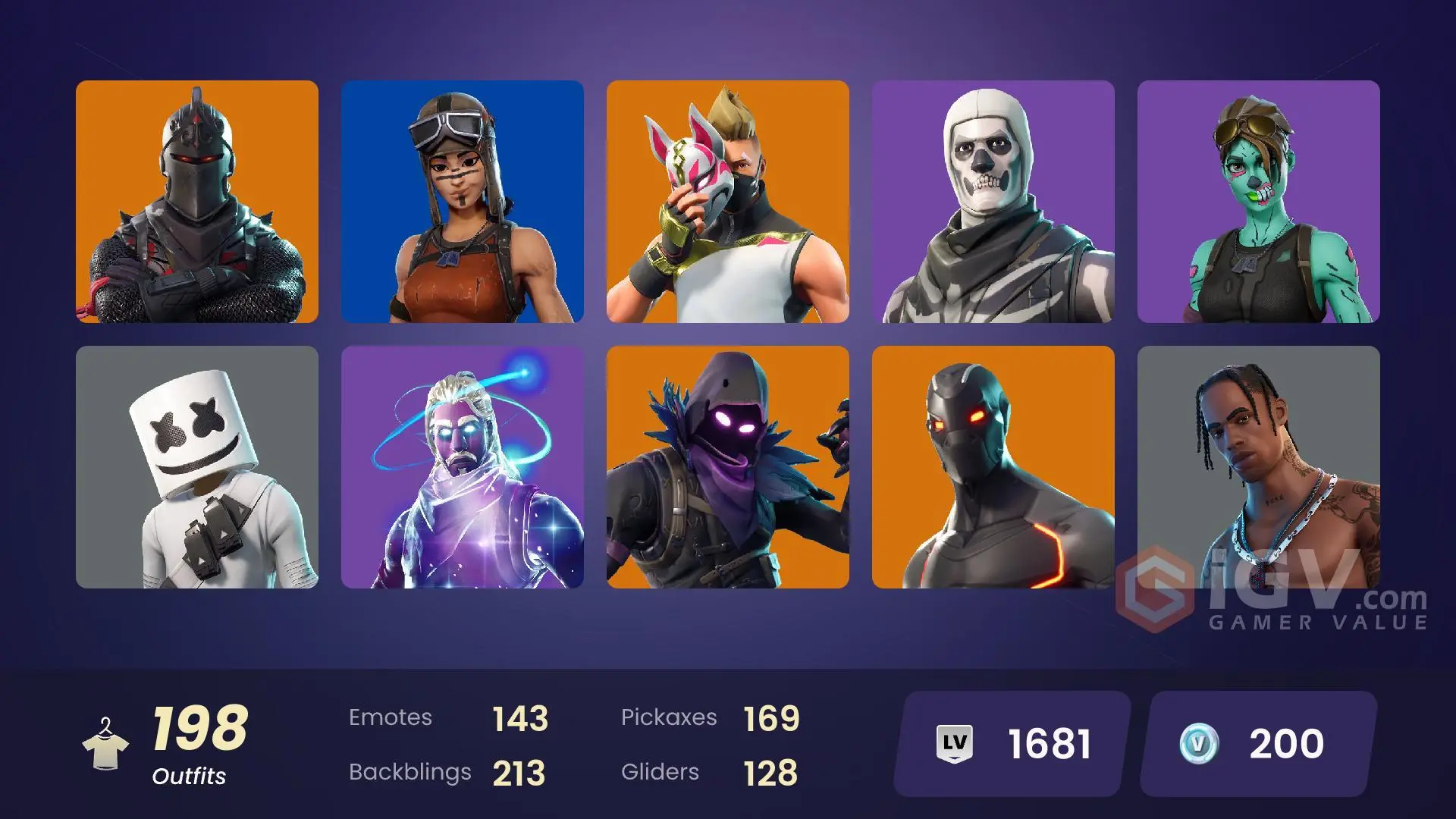View the Ghoul Trooper outfit
The width and height of the screenshot is (1456, 819).
point(1259,201)
